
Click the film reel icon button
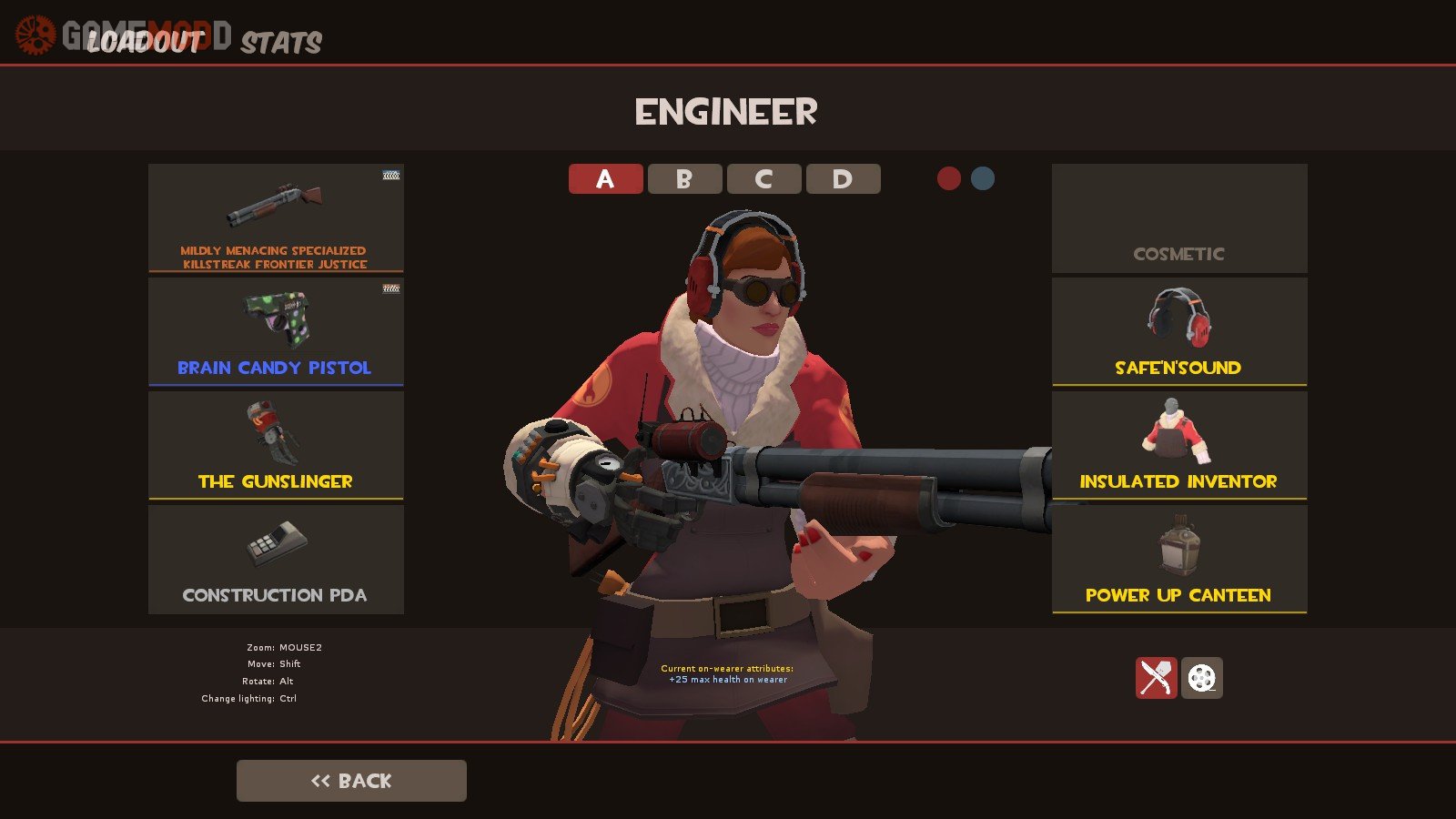1202,678
